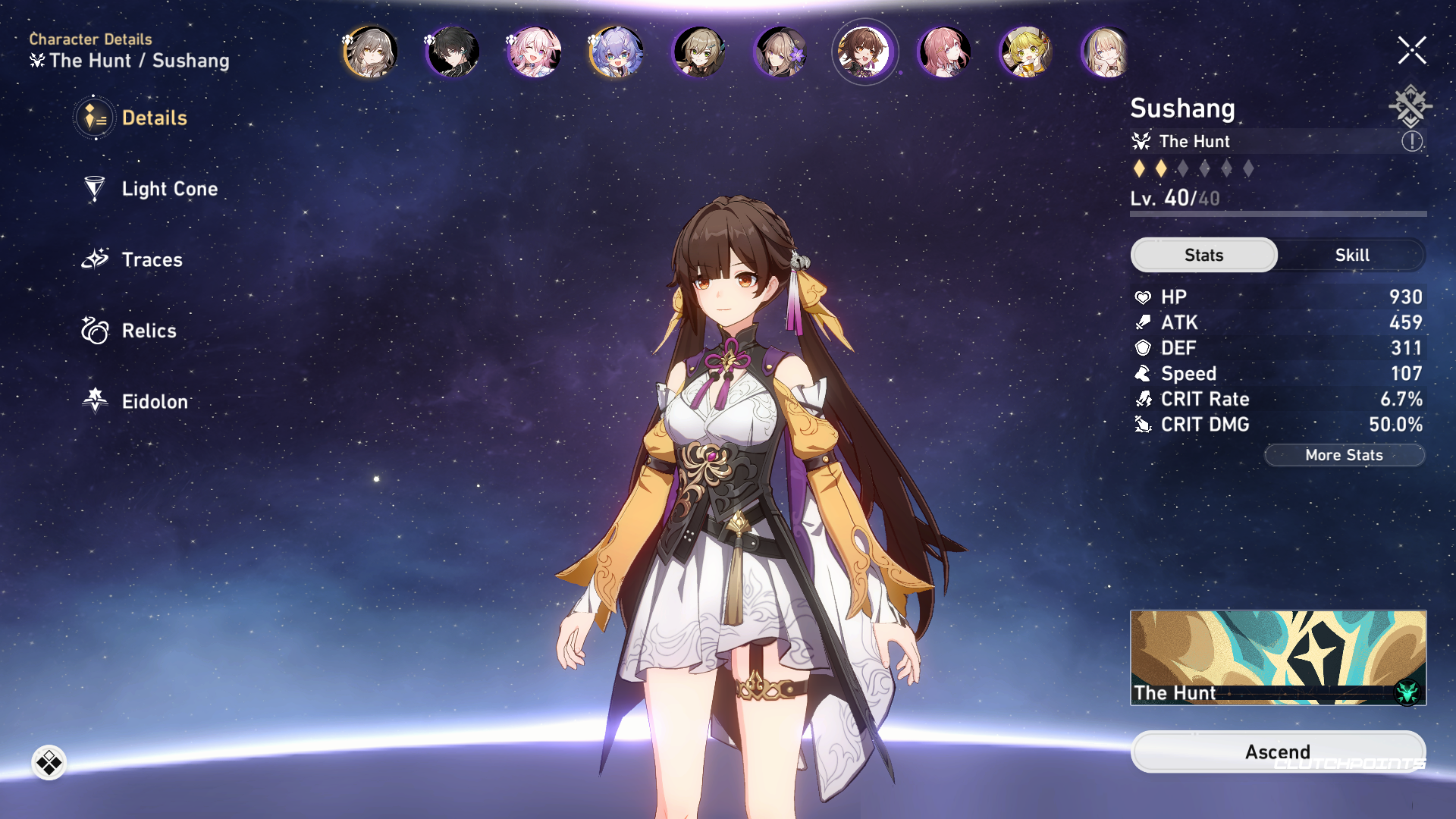The image size is (1456, 819).
Task: Open the Eidolon section
Action: tap(154, 401)
